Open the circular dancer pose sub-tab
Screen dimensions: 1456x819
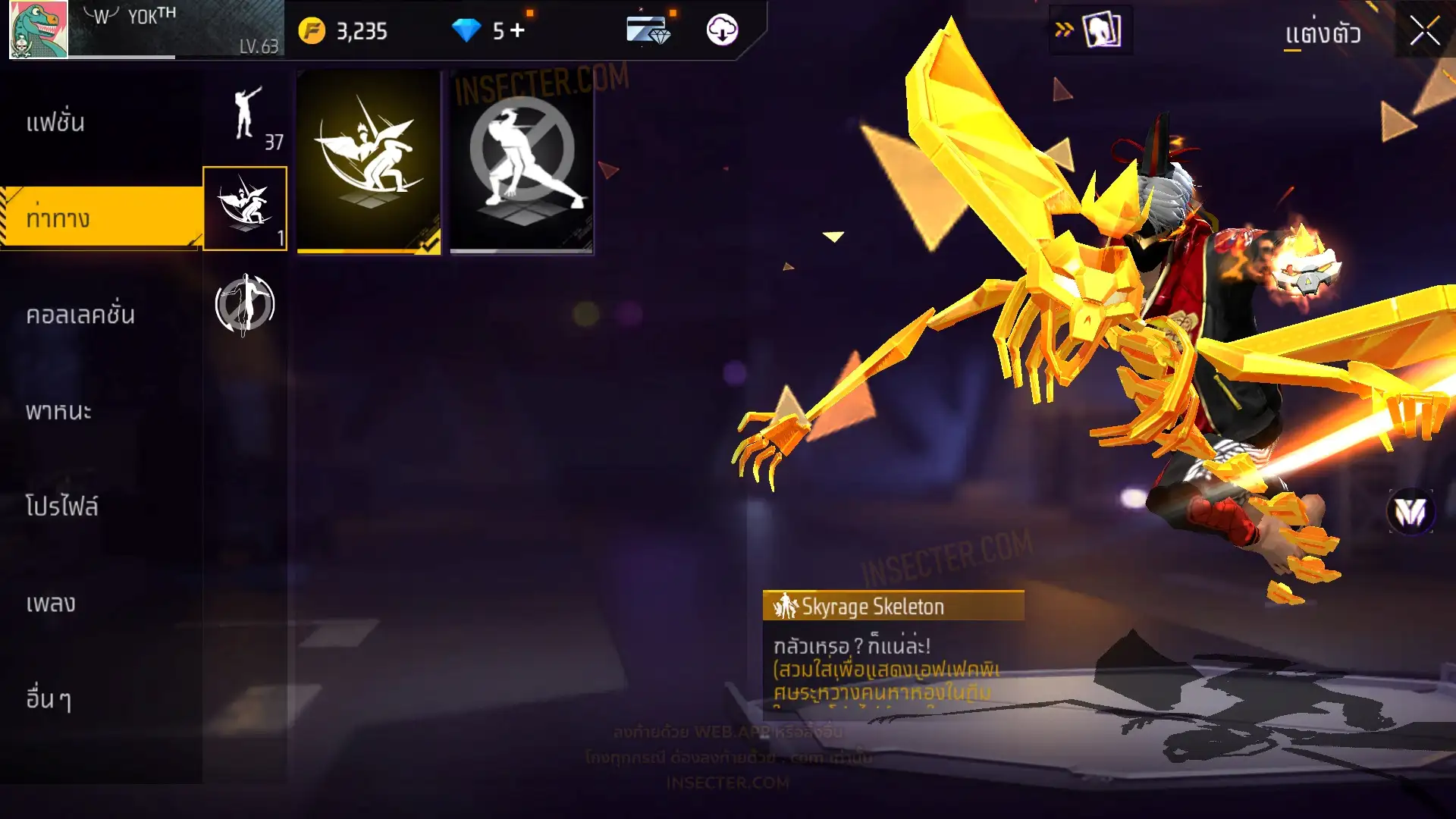[244, 304]
